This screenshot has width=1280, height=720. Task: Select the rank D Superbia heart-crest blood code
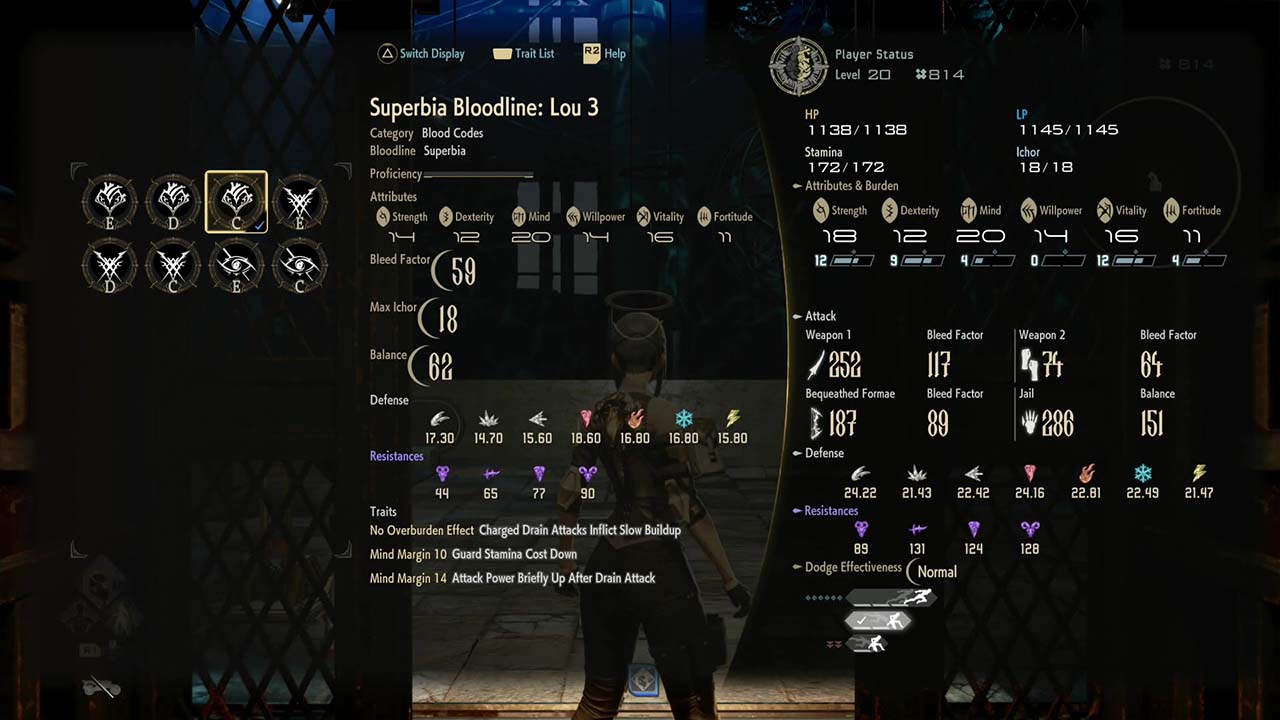click(x=173, y=202)
